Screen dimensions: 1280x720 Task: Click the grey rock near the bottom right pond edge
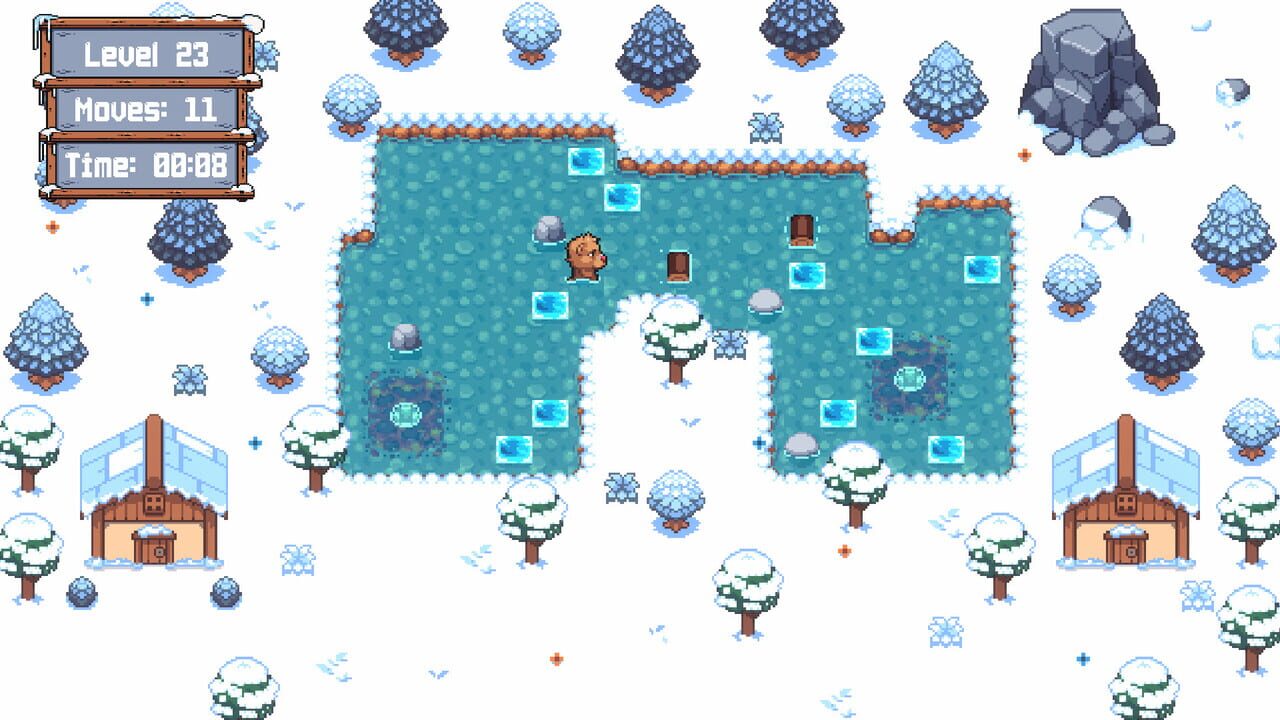pos(799,443)
